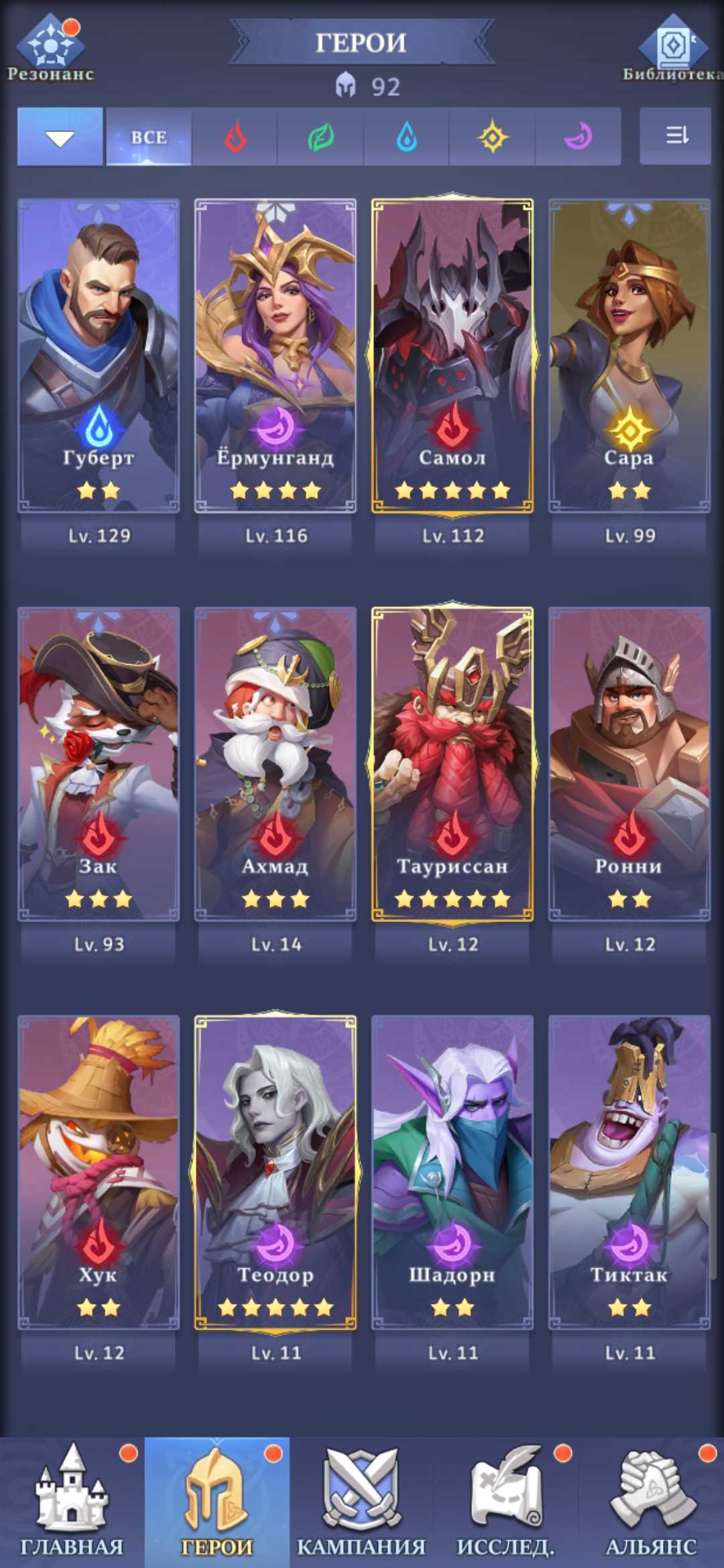Open Тауриссан hero details
The image size is (724, 1568).
(x=452, y=764)
